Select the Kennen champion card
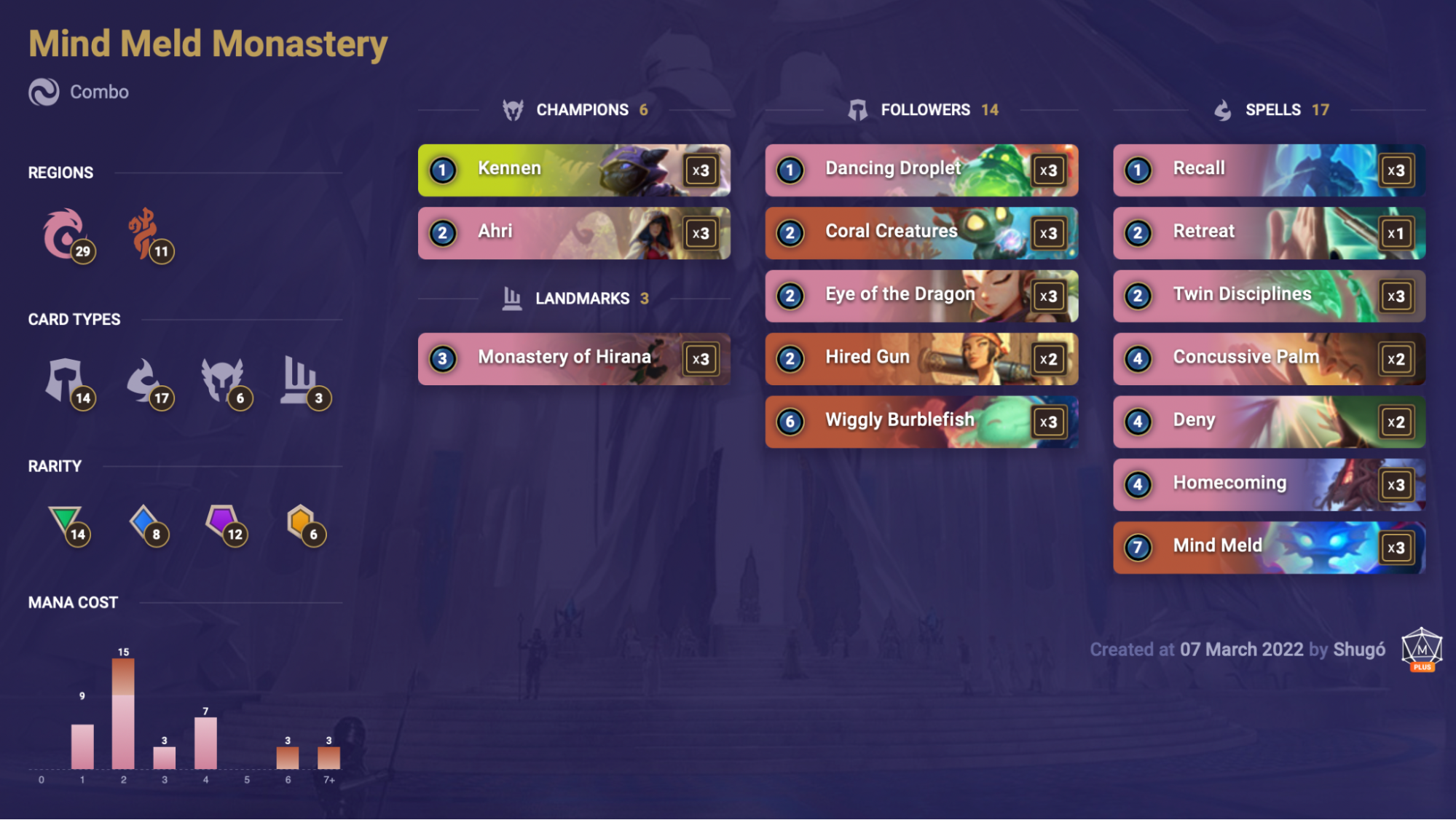Screen dimensions: 1456x820 pyautogui.click(x=573, y=170)
